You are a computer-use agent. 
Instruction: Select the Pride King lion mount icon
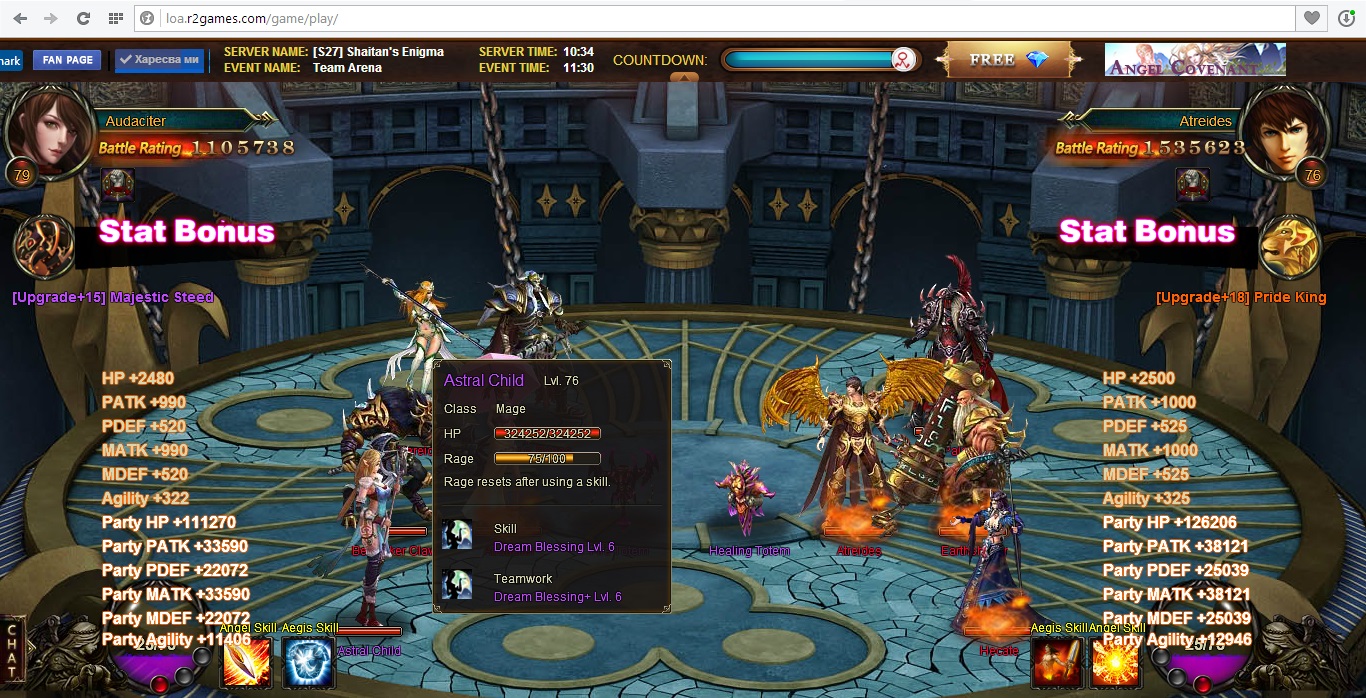tap(1289, 246)
